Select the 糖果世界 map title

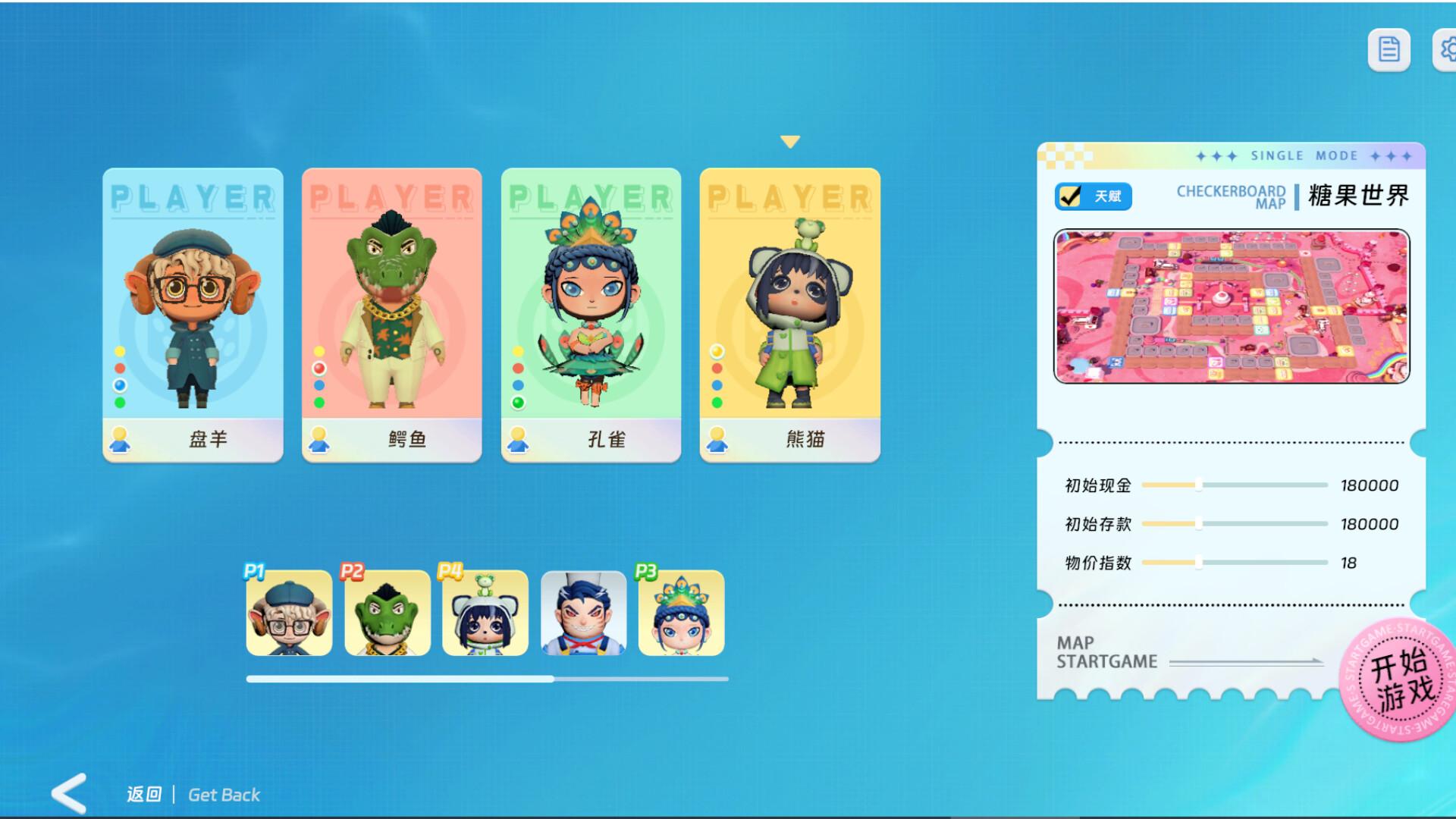tap(1357, 196)
